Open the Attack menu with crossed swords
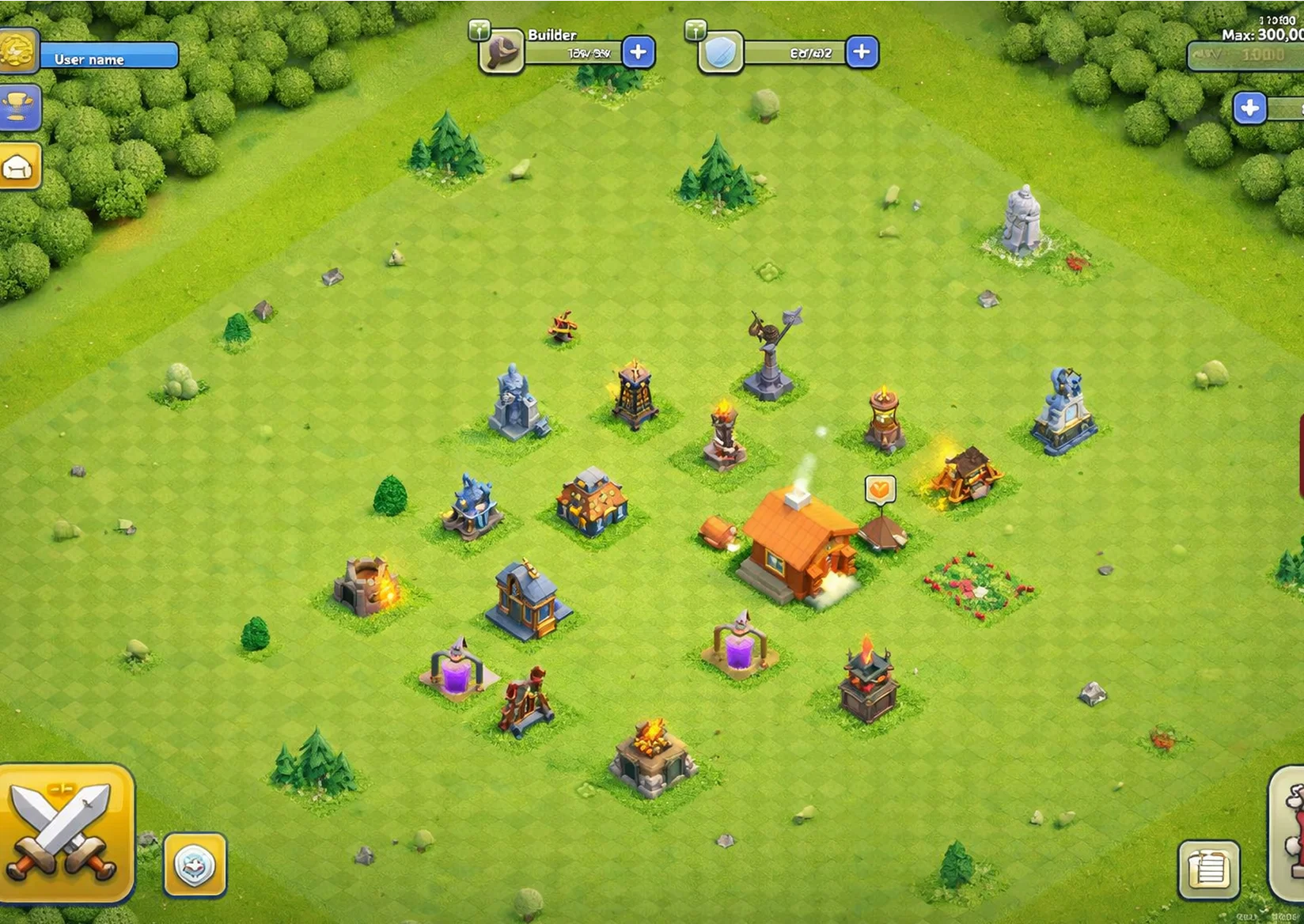 pyautogui.click(x=63, y=831)
